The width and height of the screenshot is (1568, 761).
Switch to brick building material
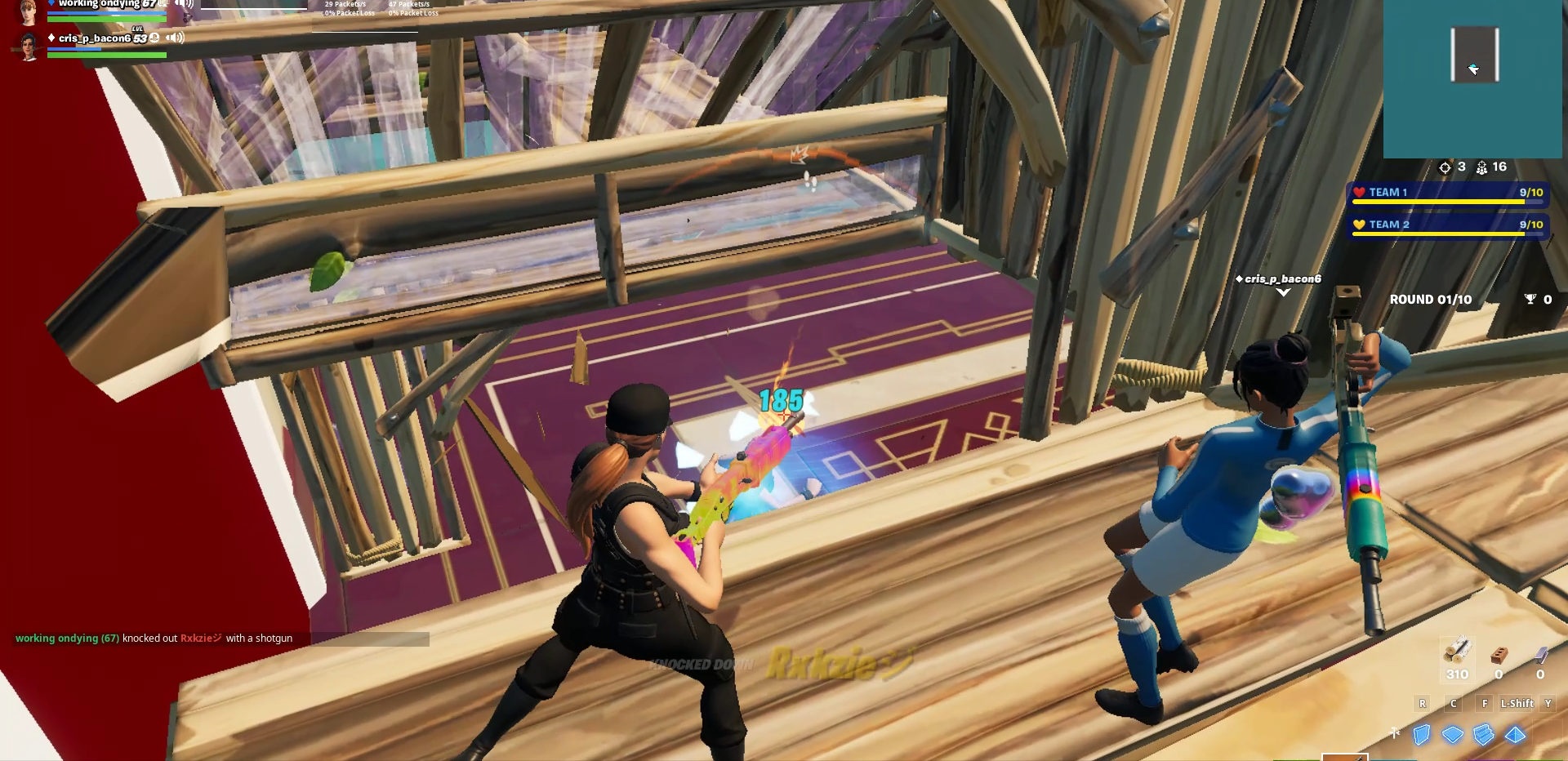pos(1499,656)
